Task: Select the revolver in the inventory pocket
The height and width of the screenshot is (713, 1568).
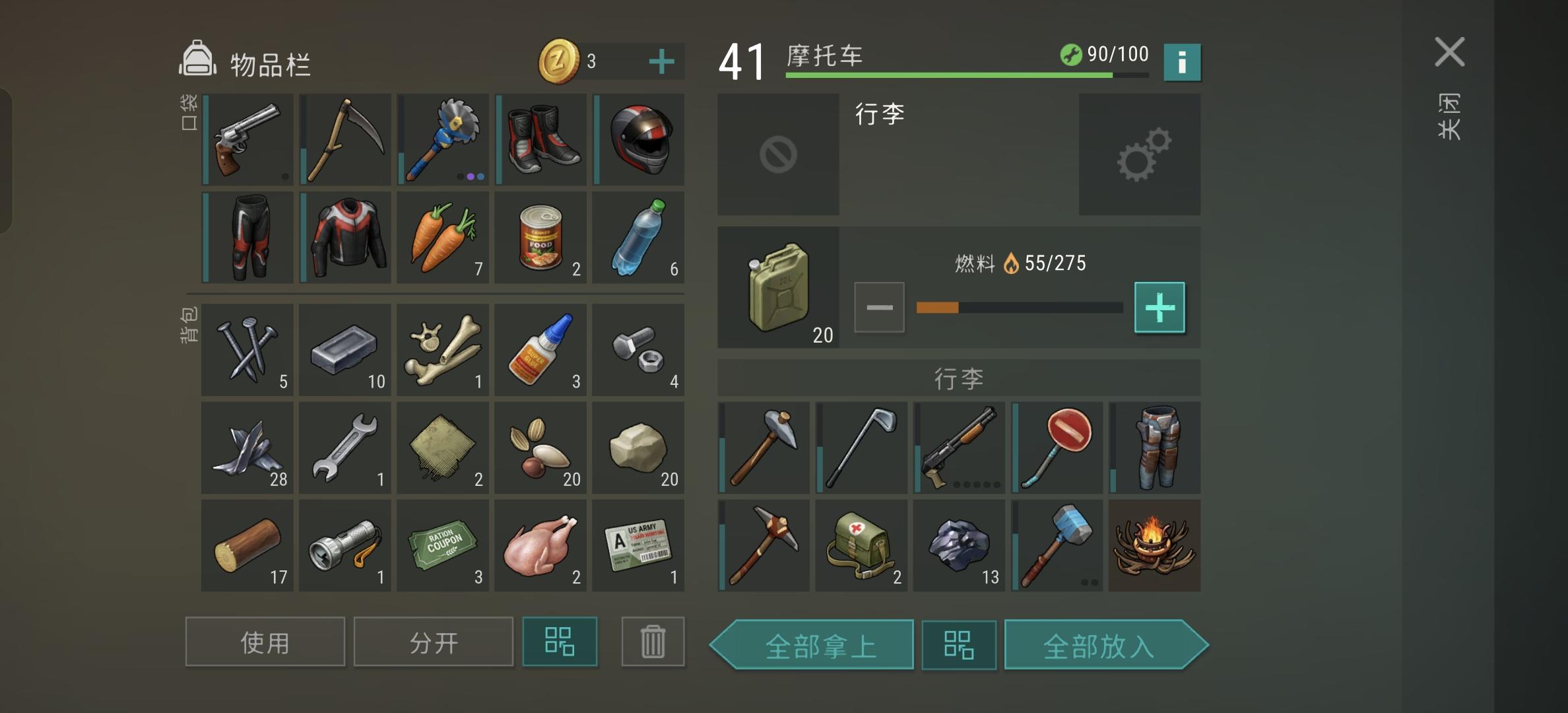Action: click(247, 140)
